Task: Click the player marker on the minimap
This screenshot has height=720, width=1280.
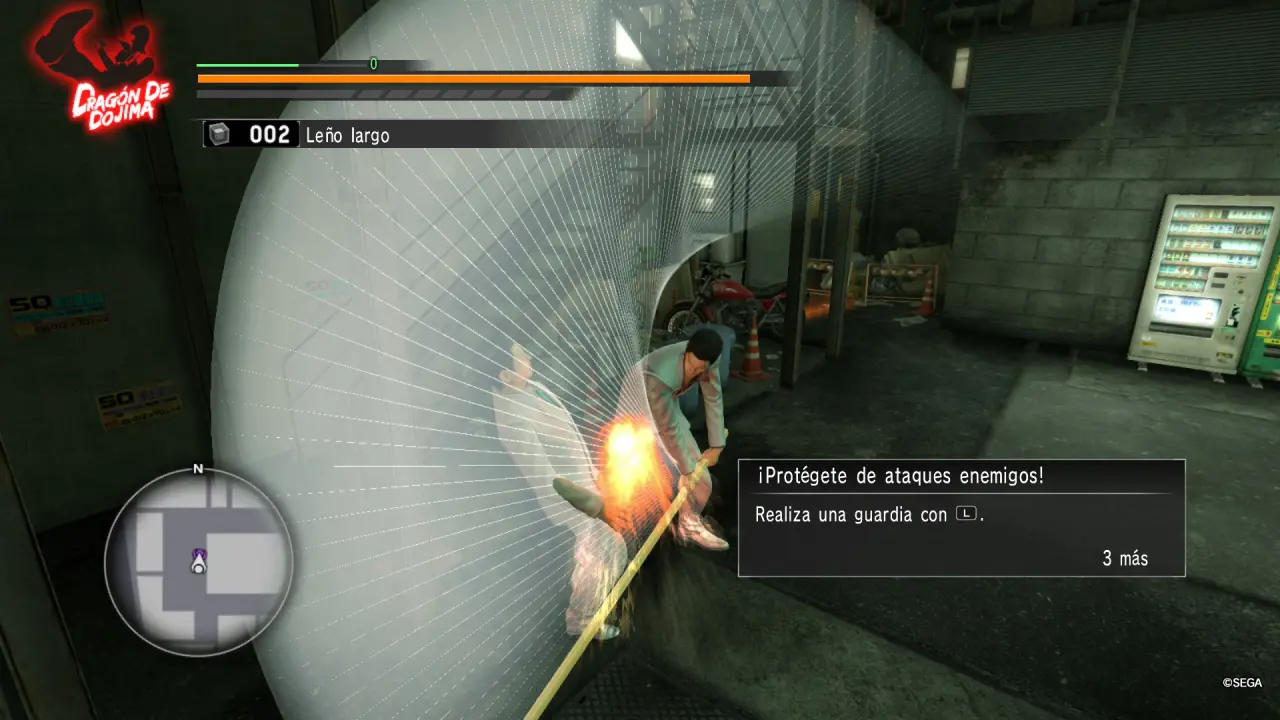Action: (x=198, y=565)
